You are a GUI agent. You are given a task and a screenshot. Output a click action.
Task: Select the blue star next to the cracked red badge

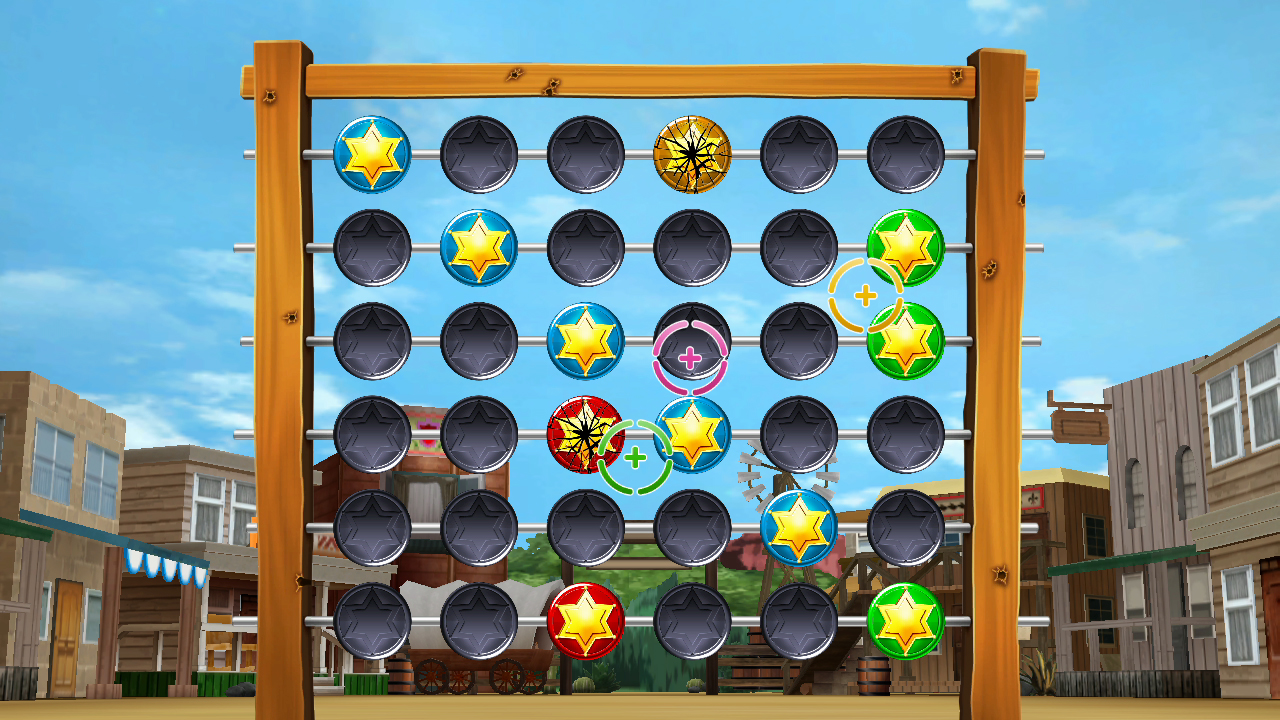[x=695, y=435]
